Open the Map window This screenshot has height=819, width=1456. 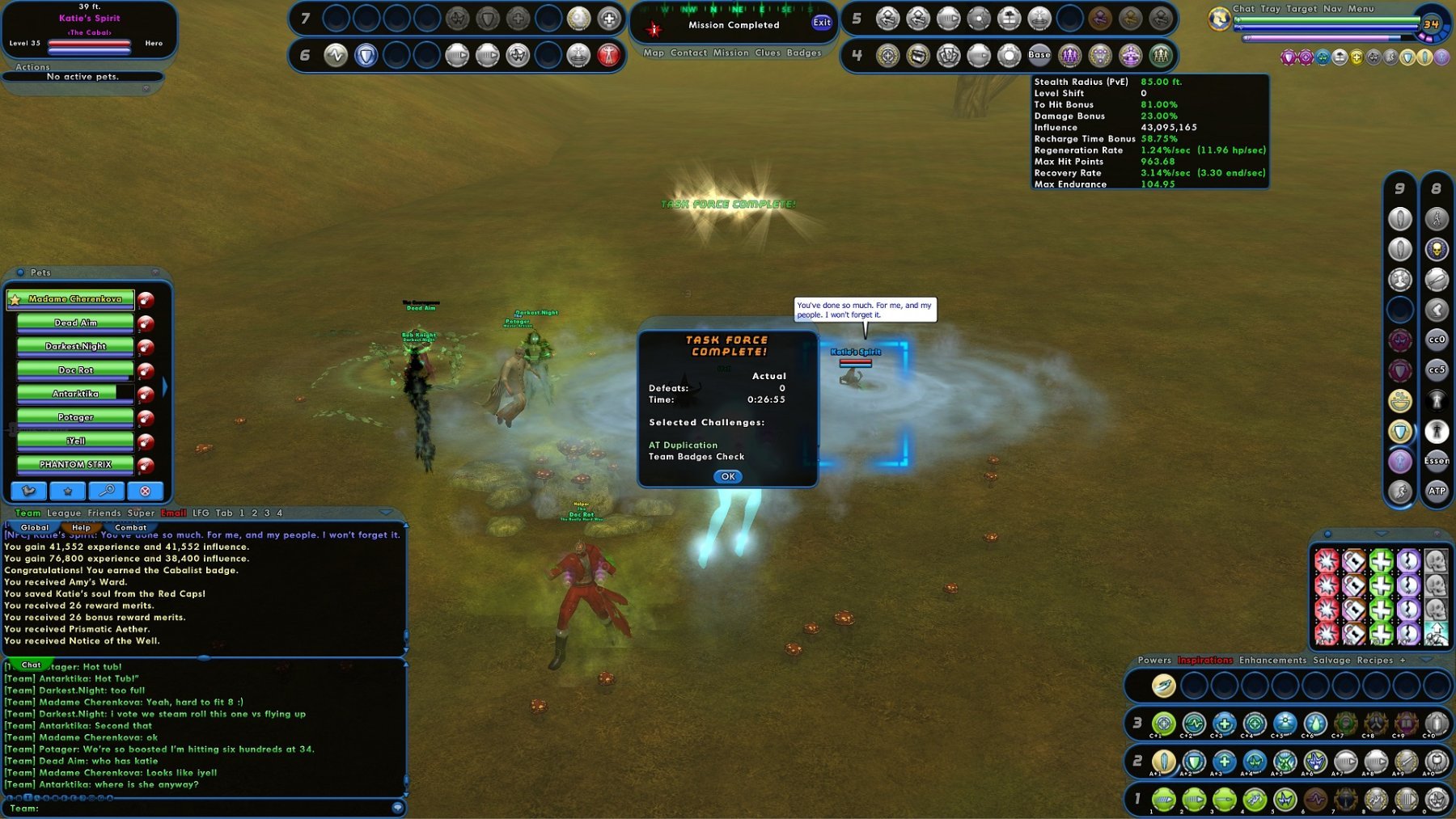[654, 53]
